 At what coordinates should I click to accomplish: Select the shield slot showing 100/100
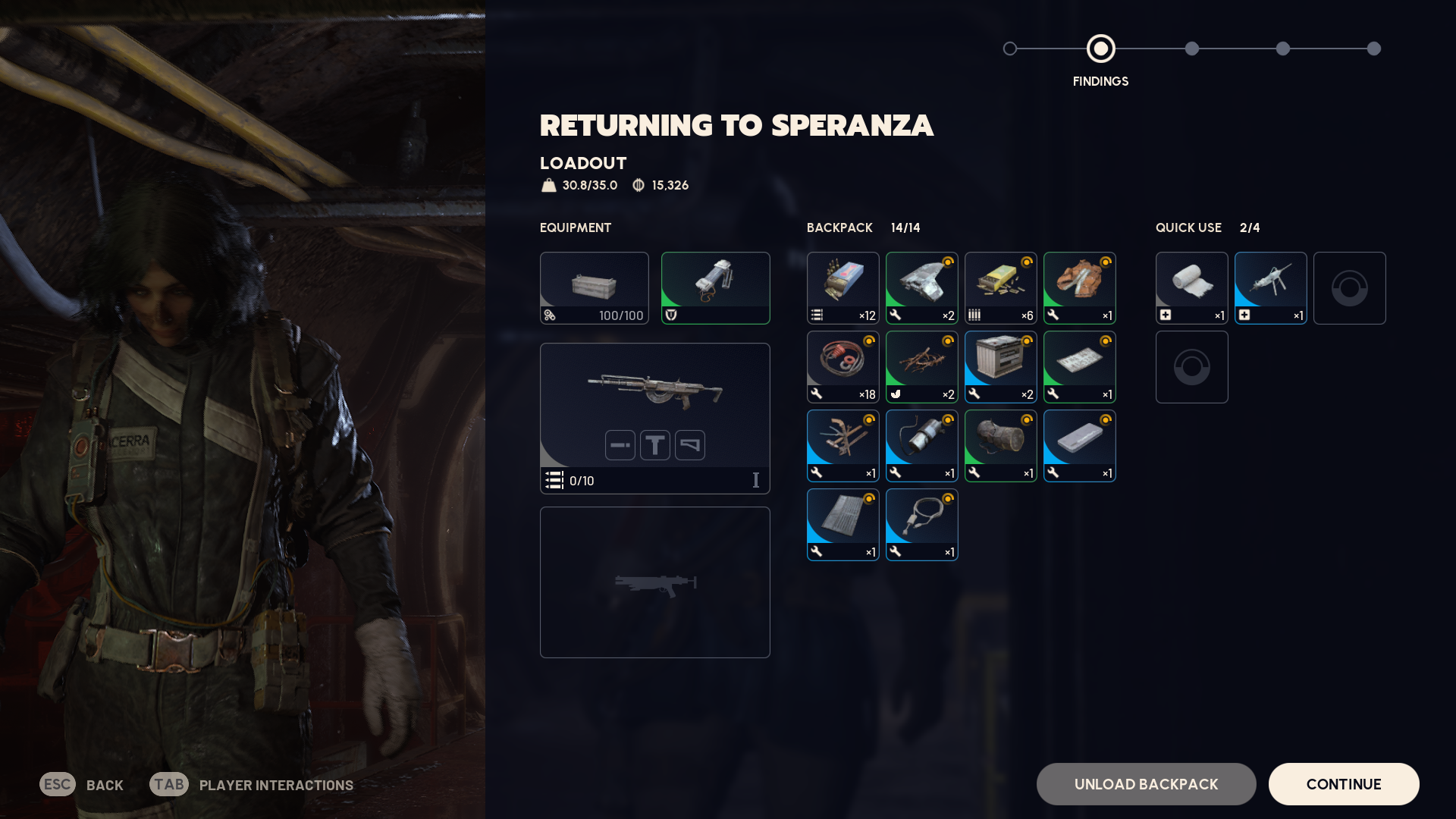[594, 288]
